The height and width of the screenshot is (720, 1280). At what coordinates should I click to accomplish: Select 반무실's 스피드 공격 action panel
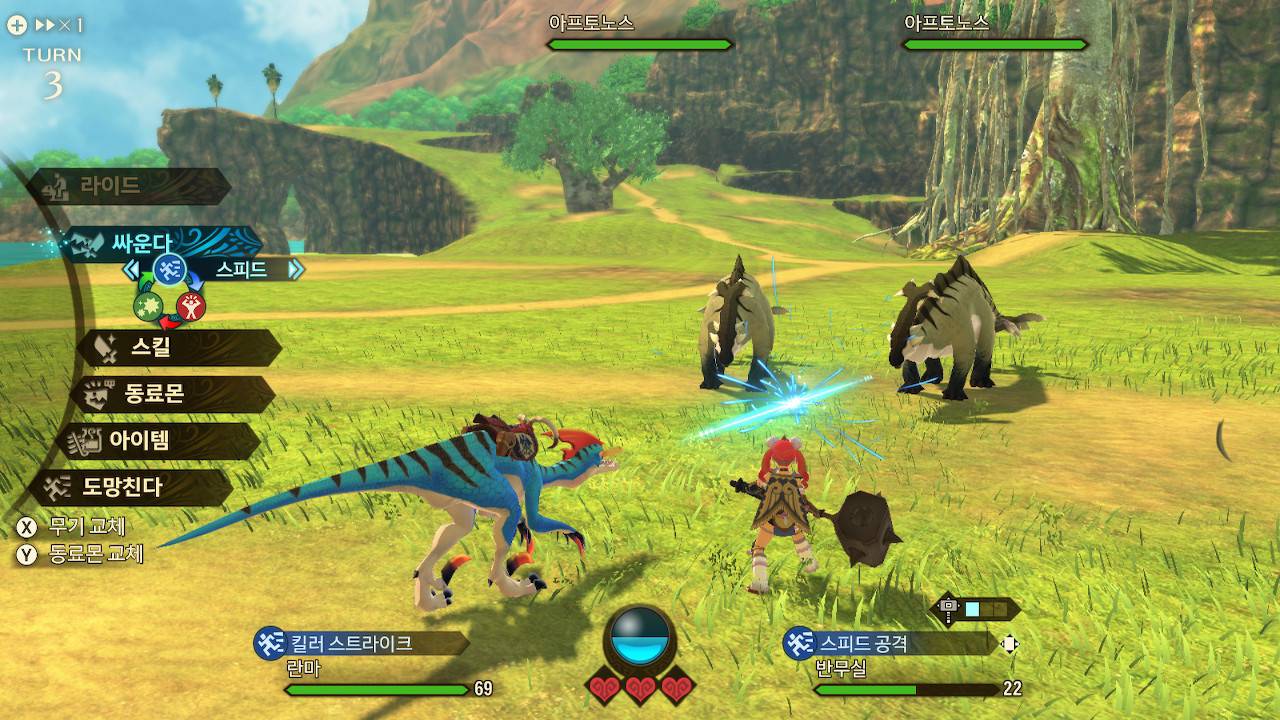click(x=890, y=643)
